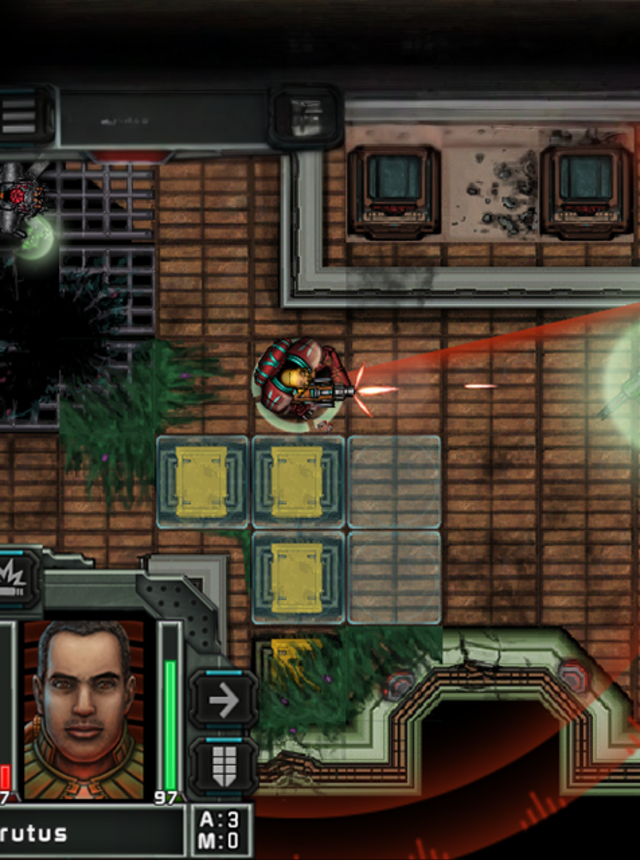Select the next squad member arrow
Screen dimensions: 640x860
tap(222, 700)
